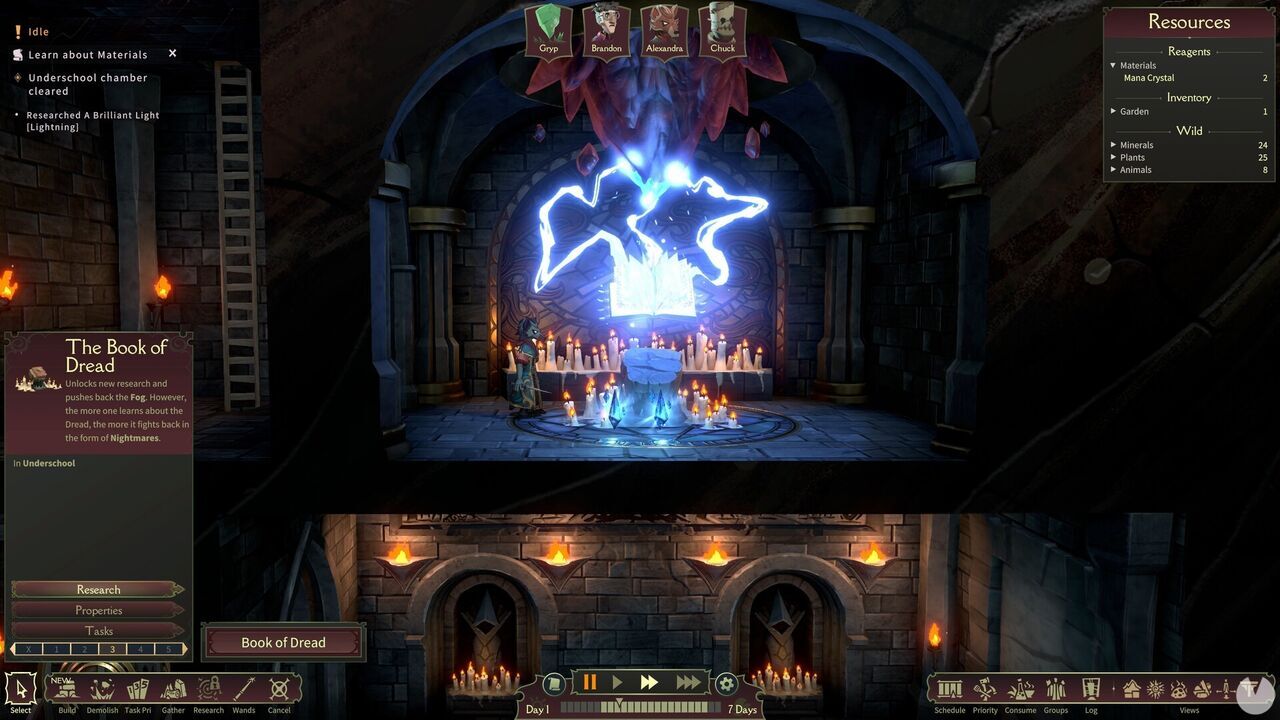Click the day progress bar

tap(640, 708)
